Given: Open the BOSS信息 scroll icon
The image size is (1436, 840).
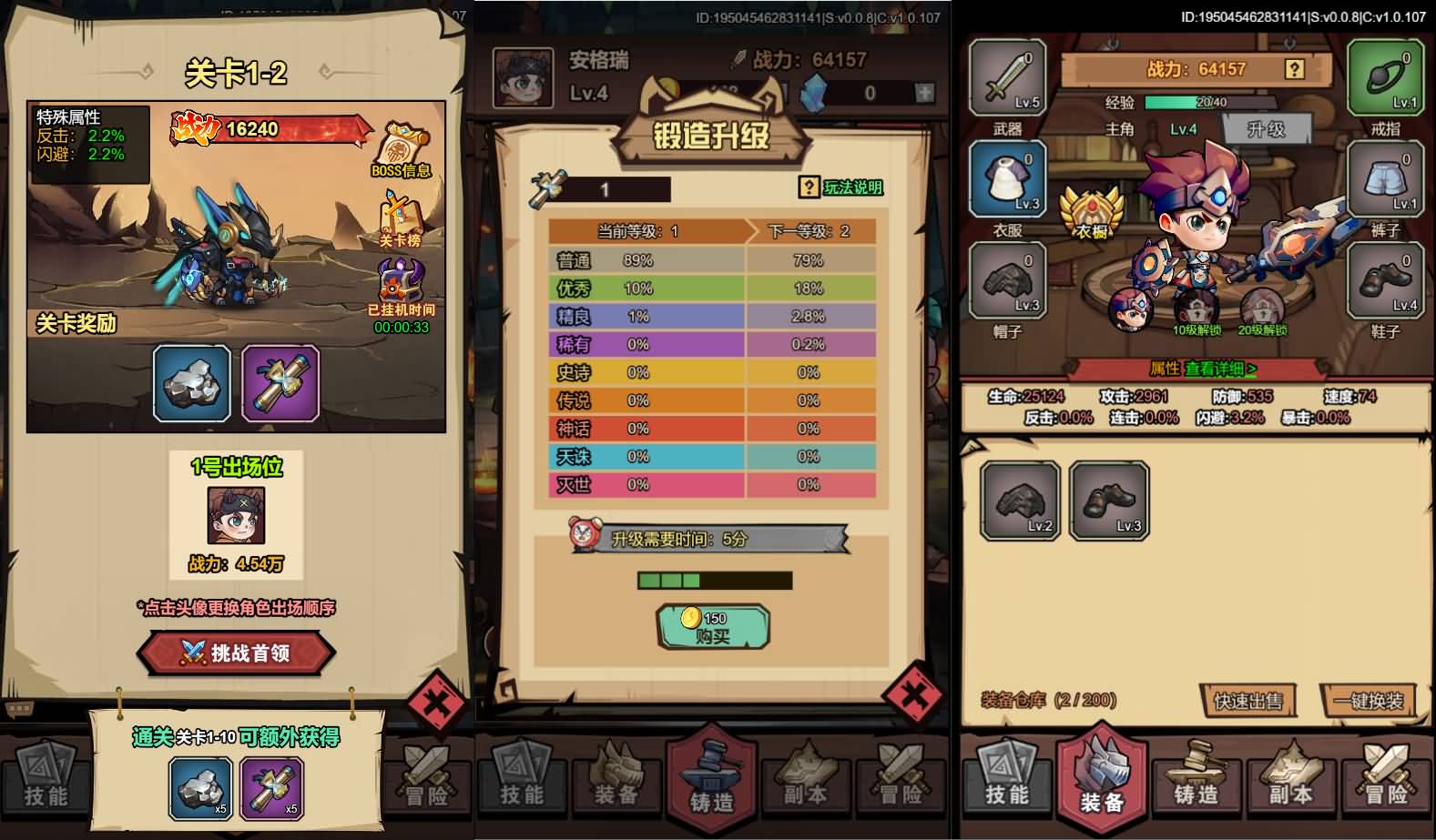Looking at the screenshot, I should [401, 148].
